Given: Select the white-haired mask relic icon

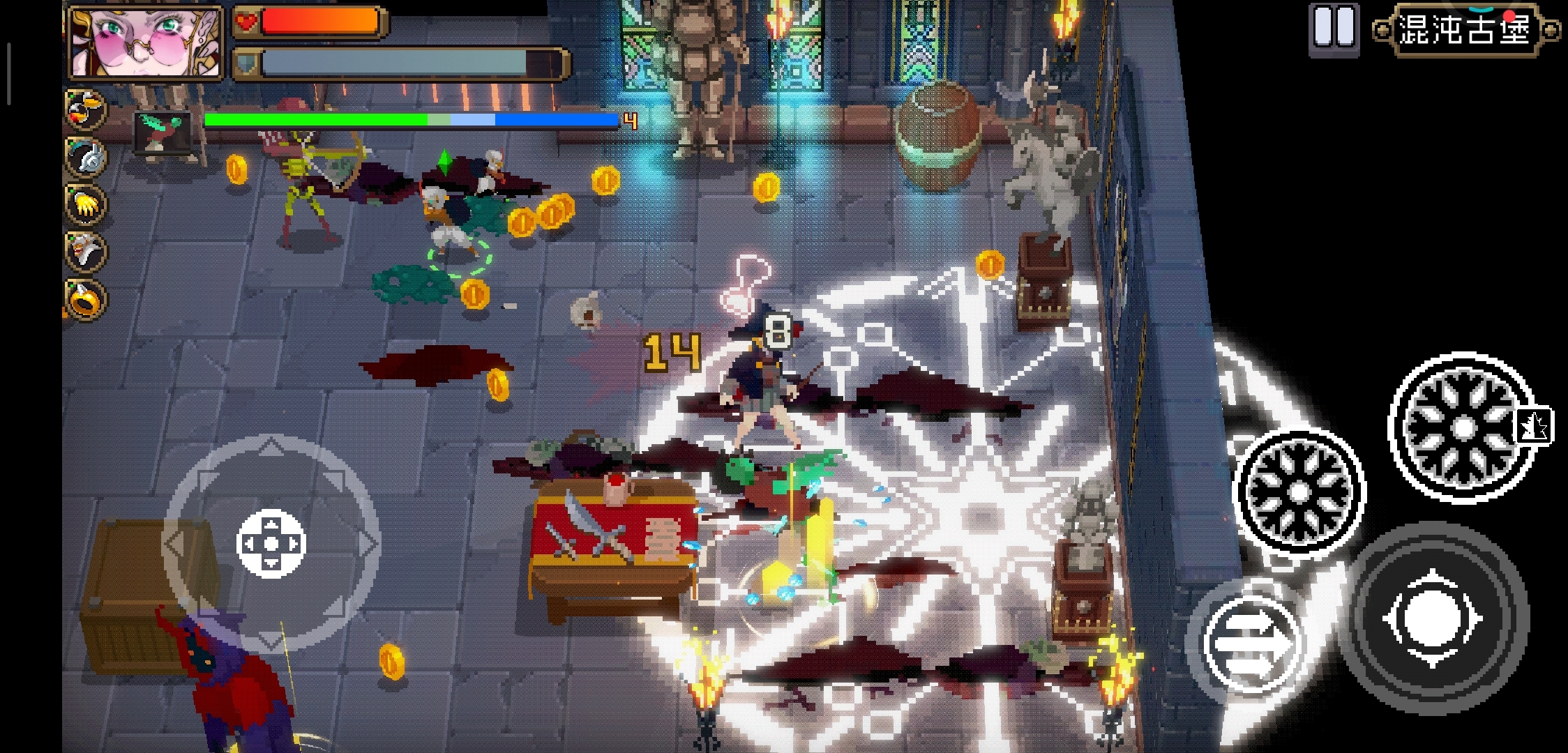Looking at the screenshot, I should coord(86,251).
